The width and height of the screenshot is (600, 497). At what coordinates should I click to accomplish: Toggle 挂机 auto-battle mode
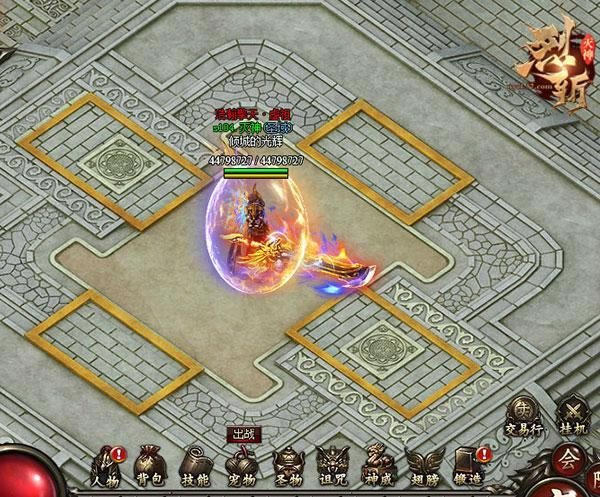(x=574, y=414)
